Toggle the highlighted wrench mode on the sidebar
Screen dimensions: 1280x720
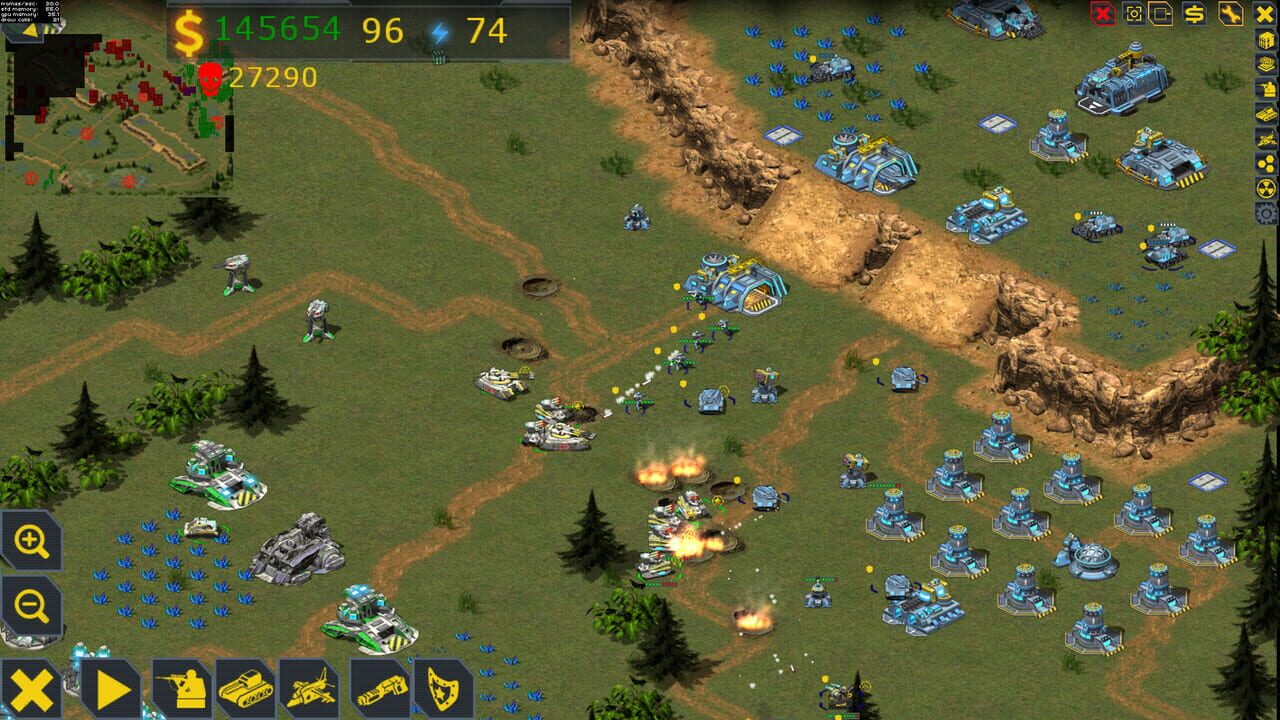pyautogui.click(x=1230, y=14)
